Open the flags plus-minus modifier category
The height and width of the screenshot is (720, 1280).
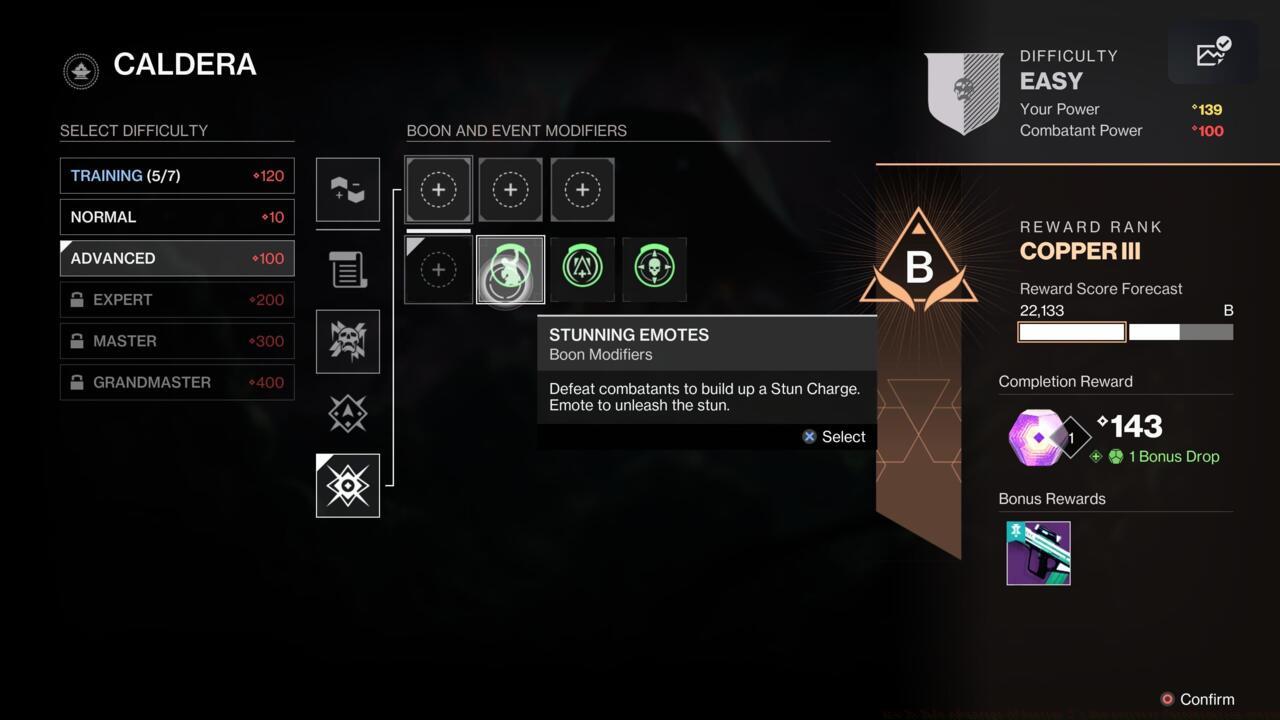(x=348, y=189)
